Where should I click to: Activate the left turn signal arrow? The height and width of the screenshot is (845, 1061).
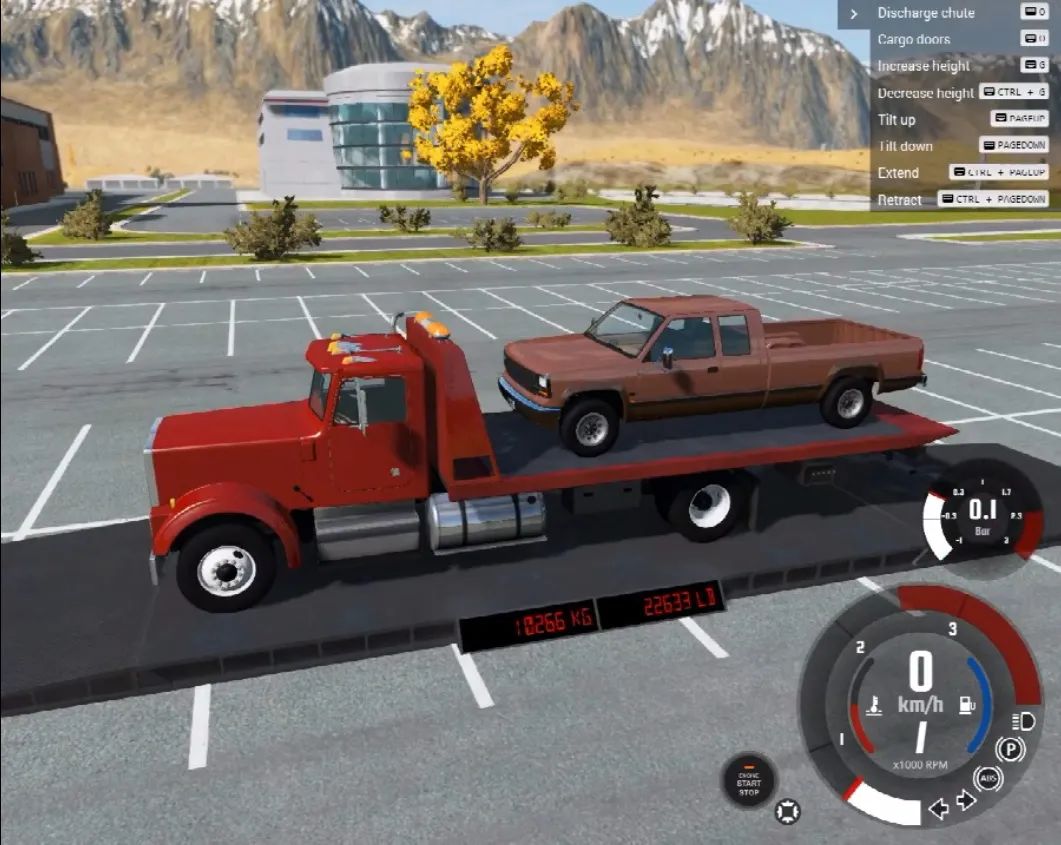pyautogui.click(x=938, y=809)
